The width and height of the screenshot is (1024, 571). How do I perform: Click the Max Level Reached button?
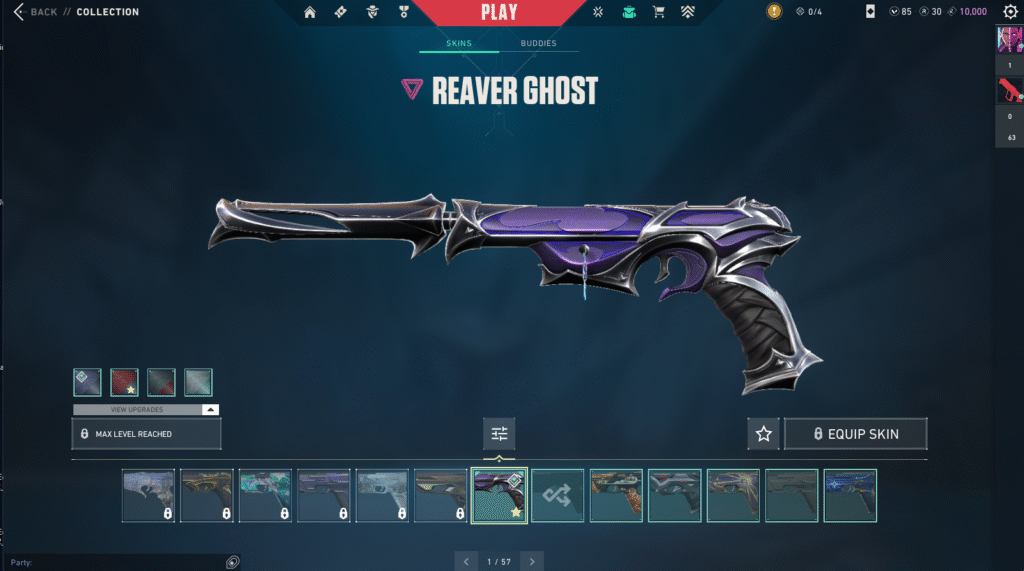146,434
